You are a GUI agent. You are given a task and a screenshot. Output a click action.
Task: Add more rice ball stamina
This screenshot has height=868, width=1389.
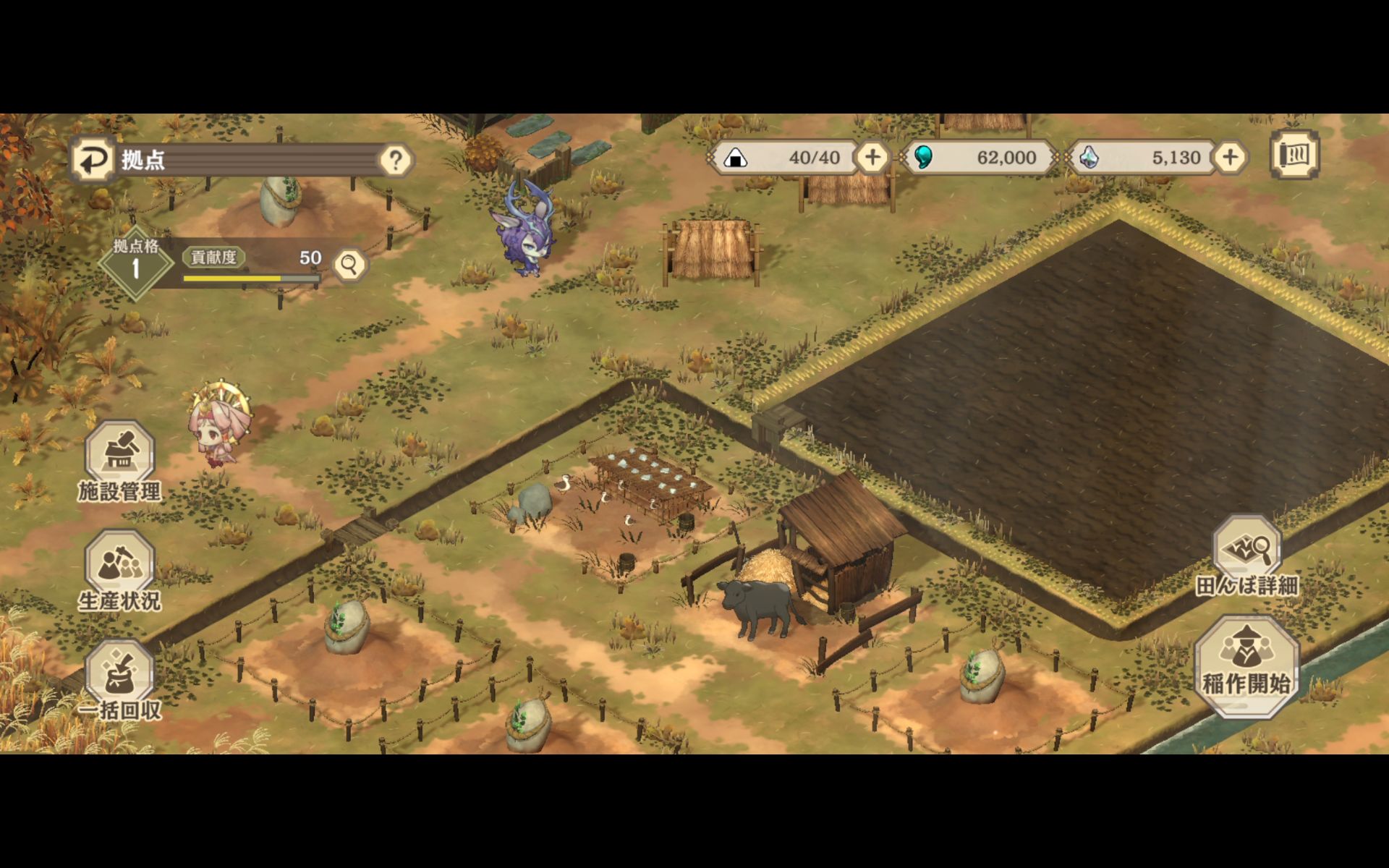click(872, 157)
